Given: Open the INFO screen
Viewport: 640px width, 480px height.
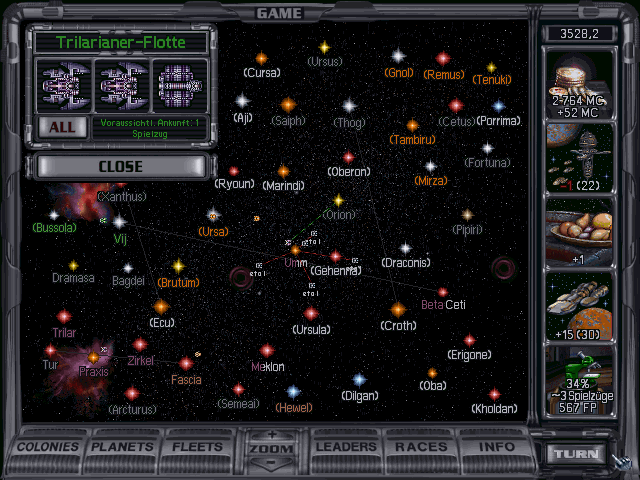Looking at the screenshot, I should tap(496, 446).
